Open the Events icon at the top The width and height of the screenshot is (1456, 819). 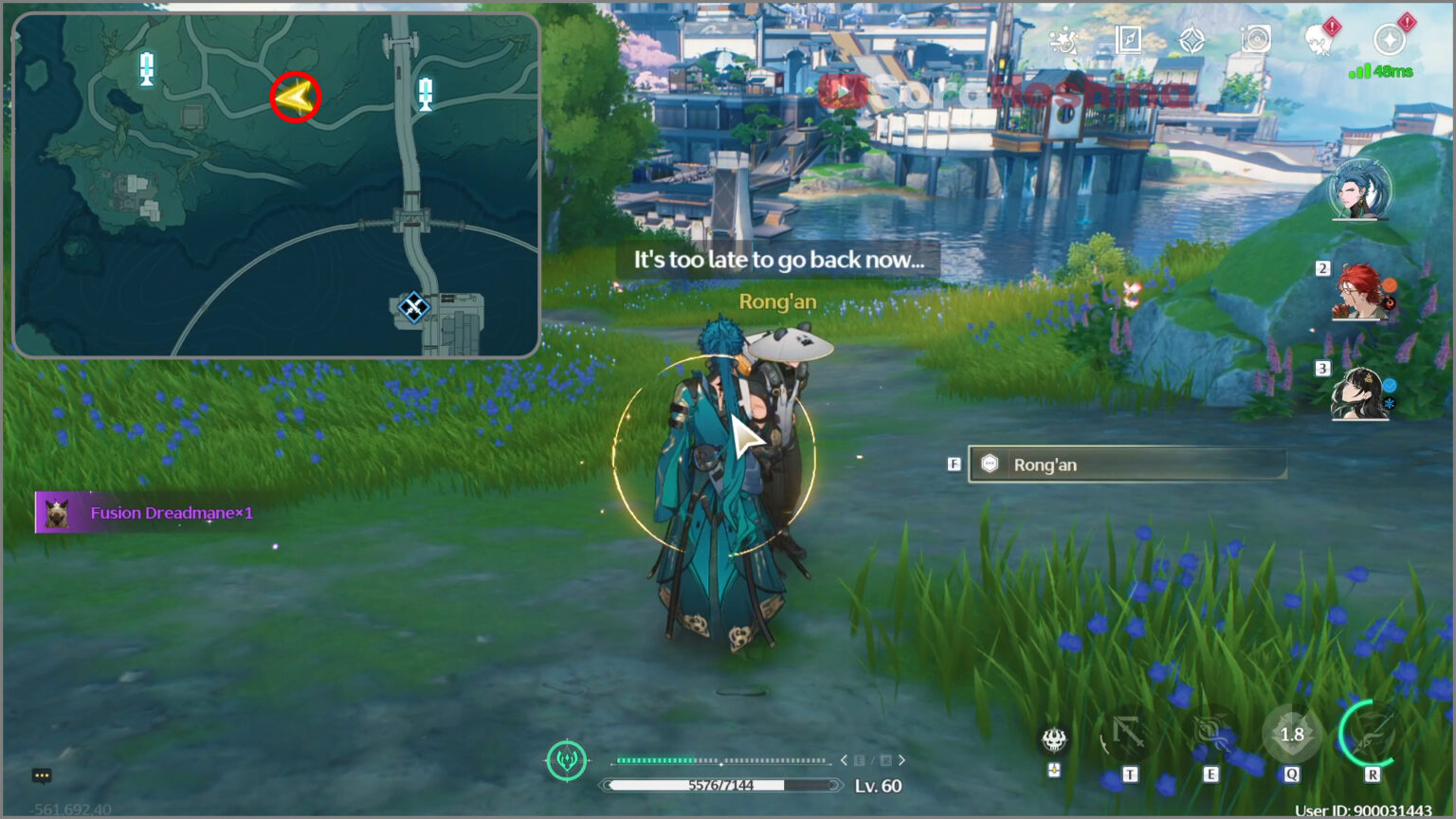tap(1065, 38)
